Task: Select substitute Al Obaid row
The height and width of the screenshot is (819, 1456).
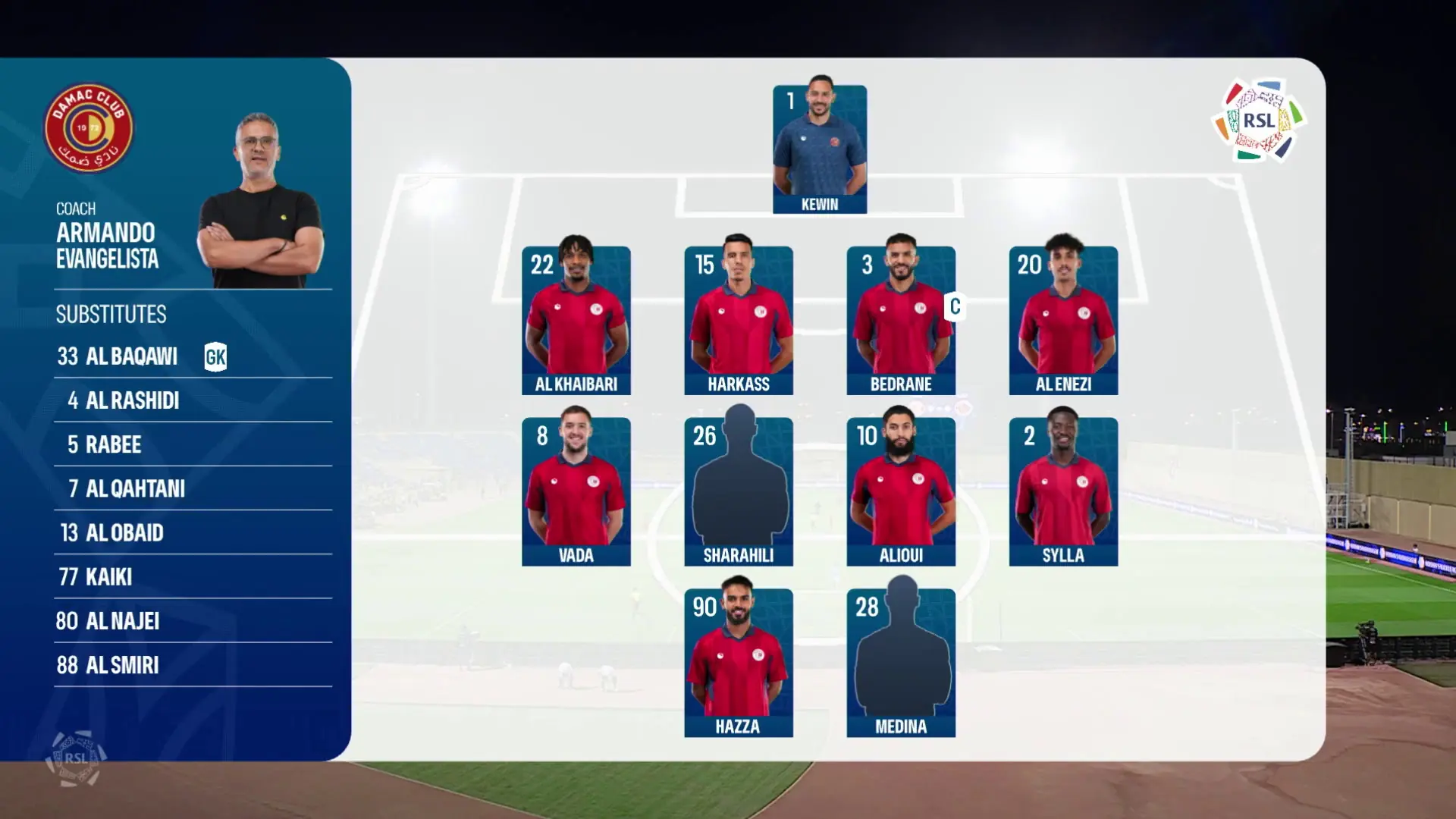Action: (193, 532)
